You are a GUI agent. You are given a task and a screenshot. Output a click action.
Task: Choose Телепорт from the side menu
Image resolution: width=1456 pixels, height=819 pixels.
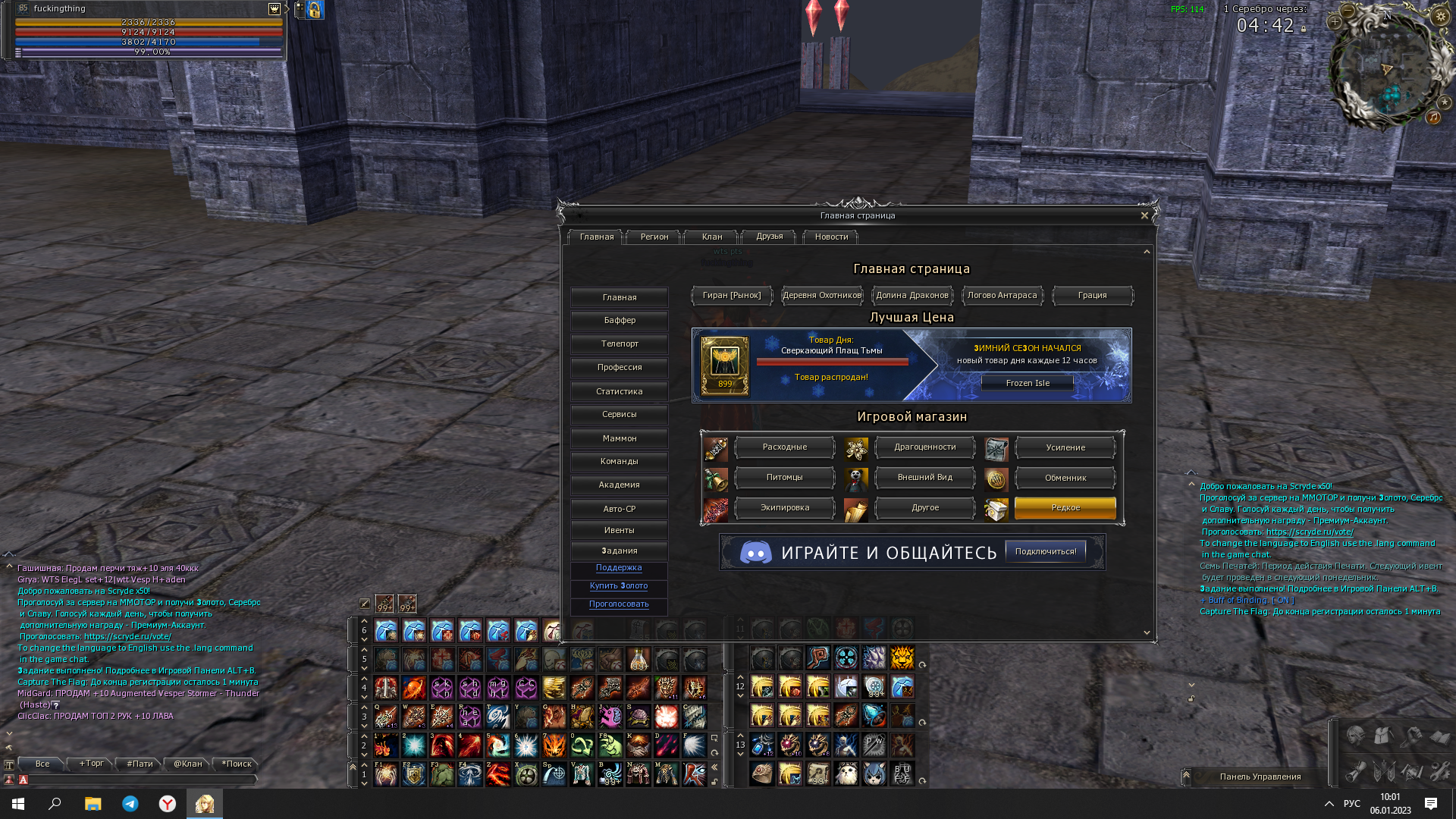point(620,344)
